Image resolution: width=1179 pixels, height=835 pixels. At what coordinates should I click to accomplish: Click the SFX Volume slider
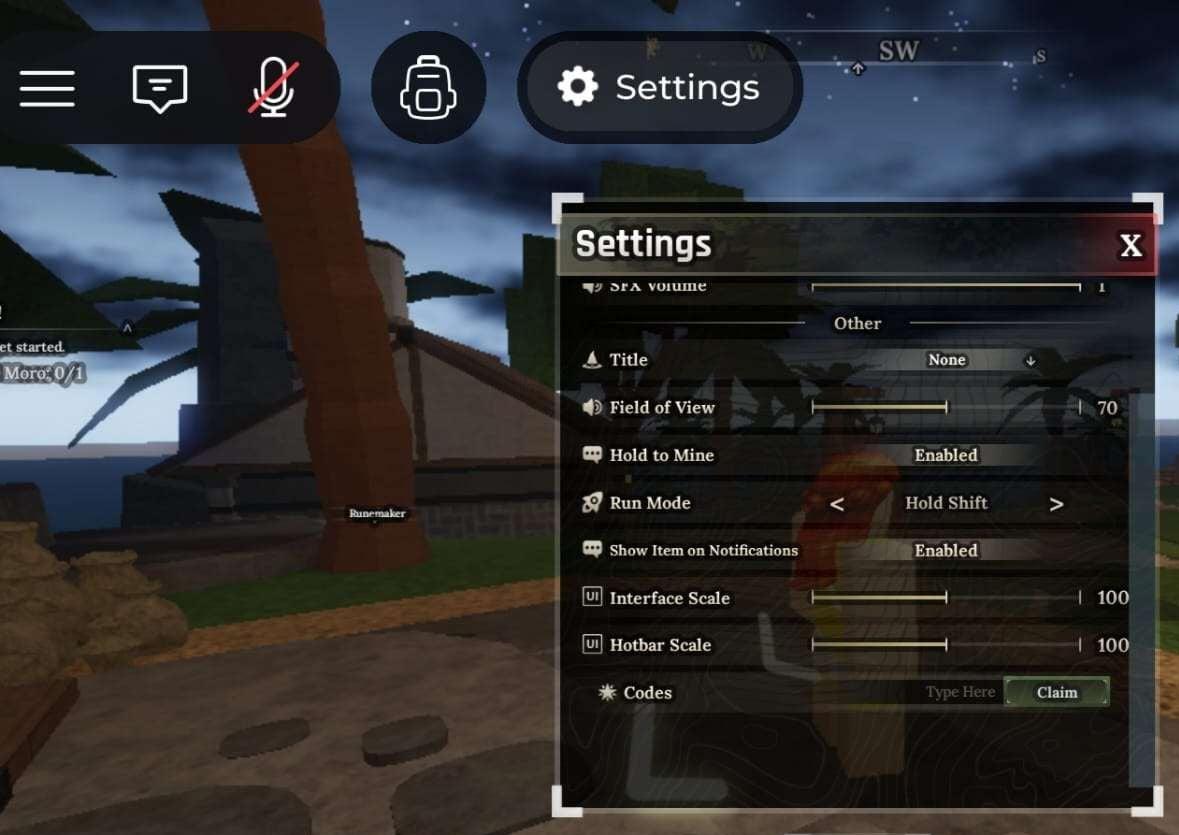[945, 287]
